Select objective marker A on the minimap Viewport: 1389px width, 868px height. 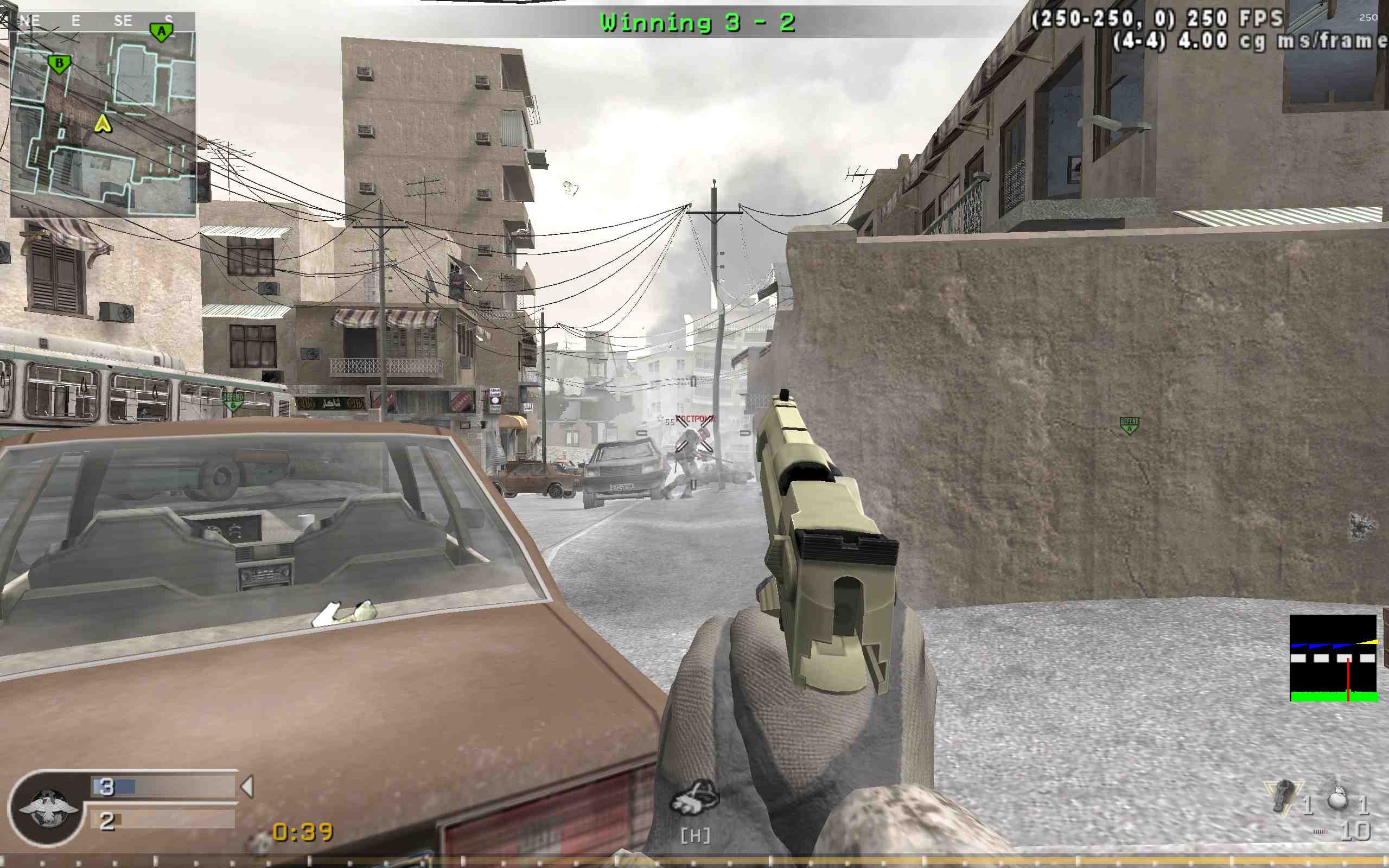[x=161, y=31]
